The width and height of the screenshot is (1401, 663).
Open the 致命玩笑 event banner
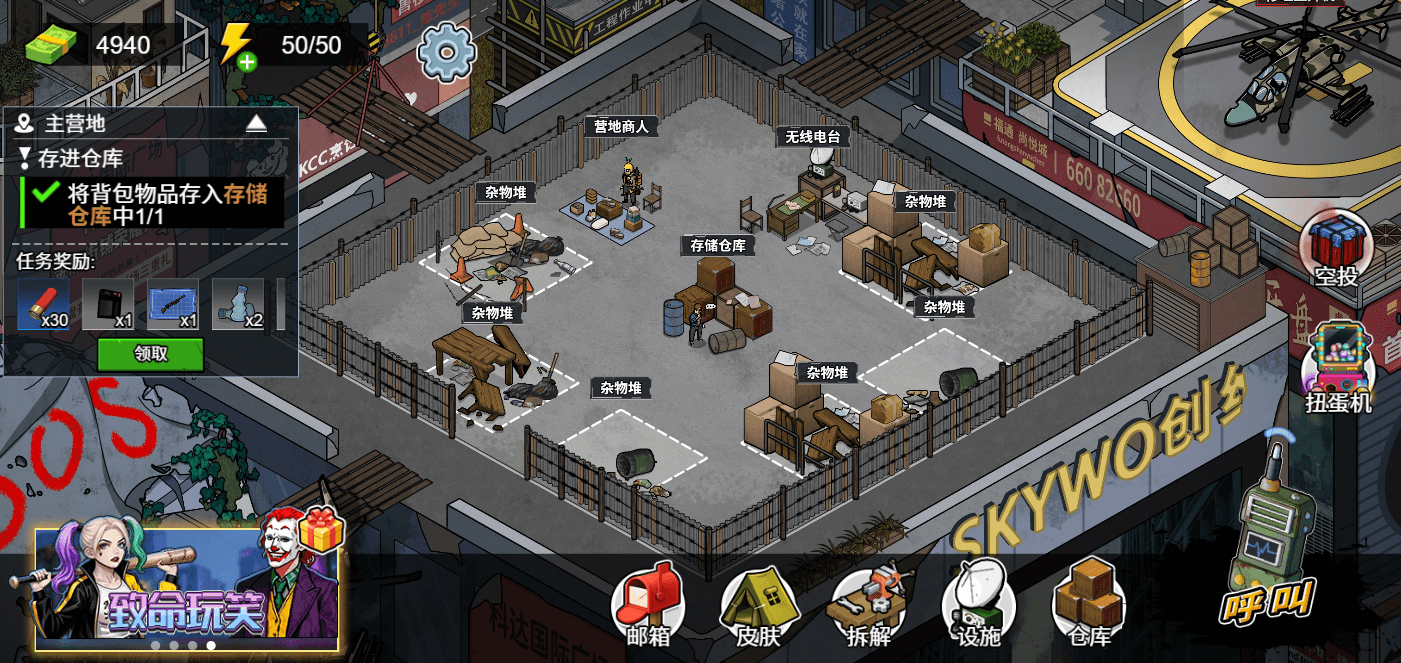[187, 588]
